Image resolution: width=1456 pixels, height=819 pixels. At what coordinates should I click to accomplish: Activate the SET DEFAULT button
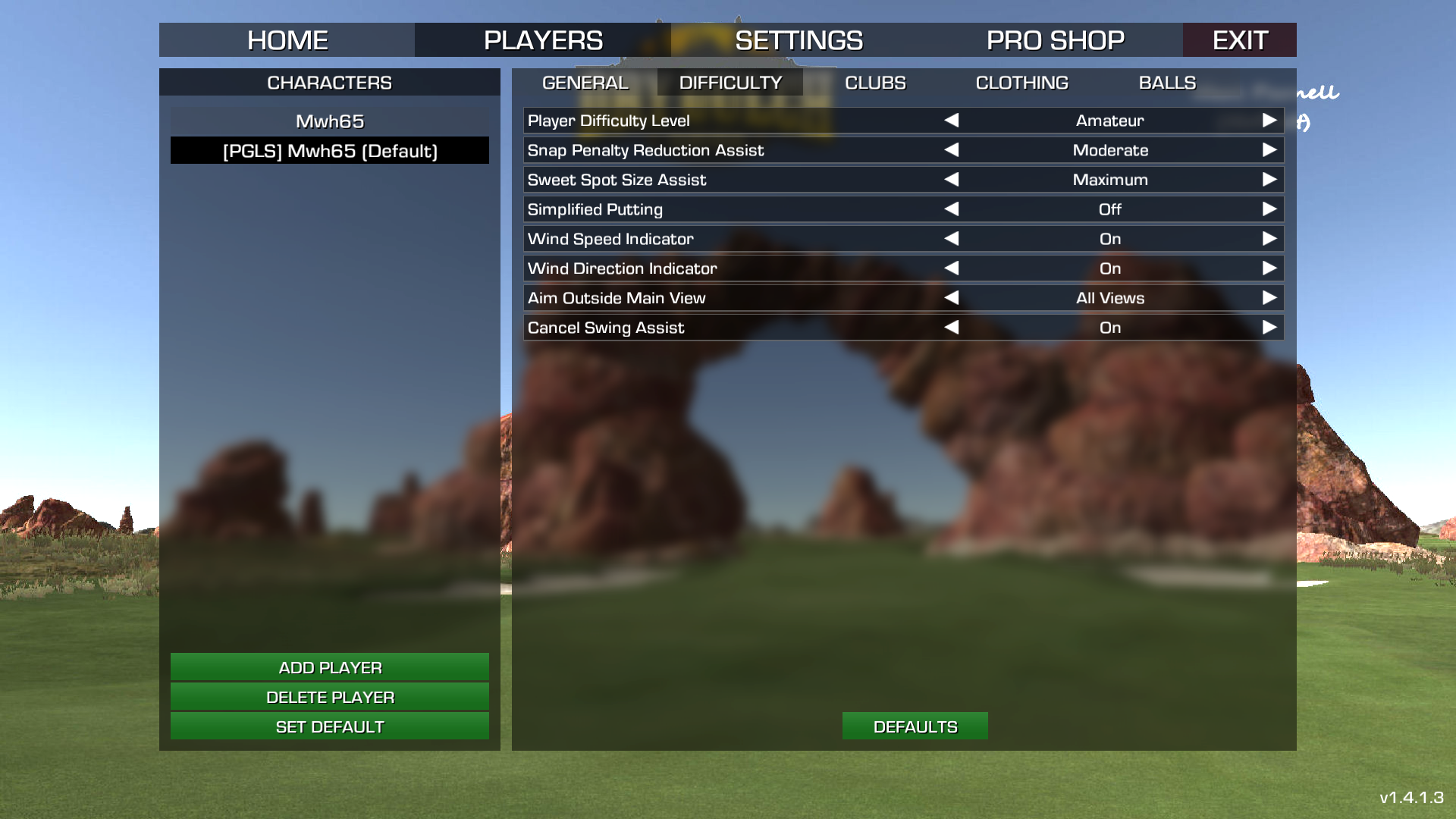[330, 726]
